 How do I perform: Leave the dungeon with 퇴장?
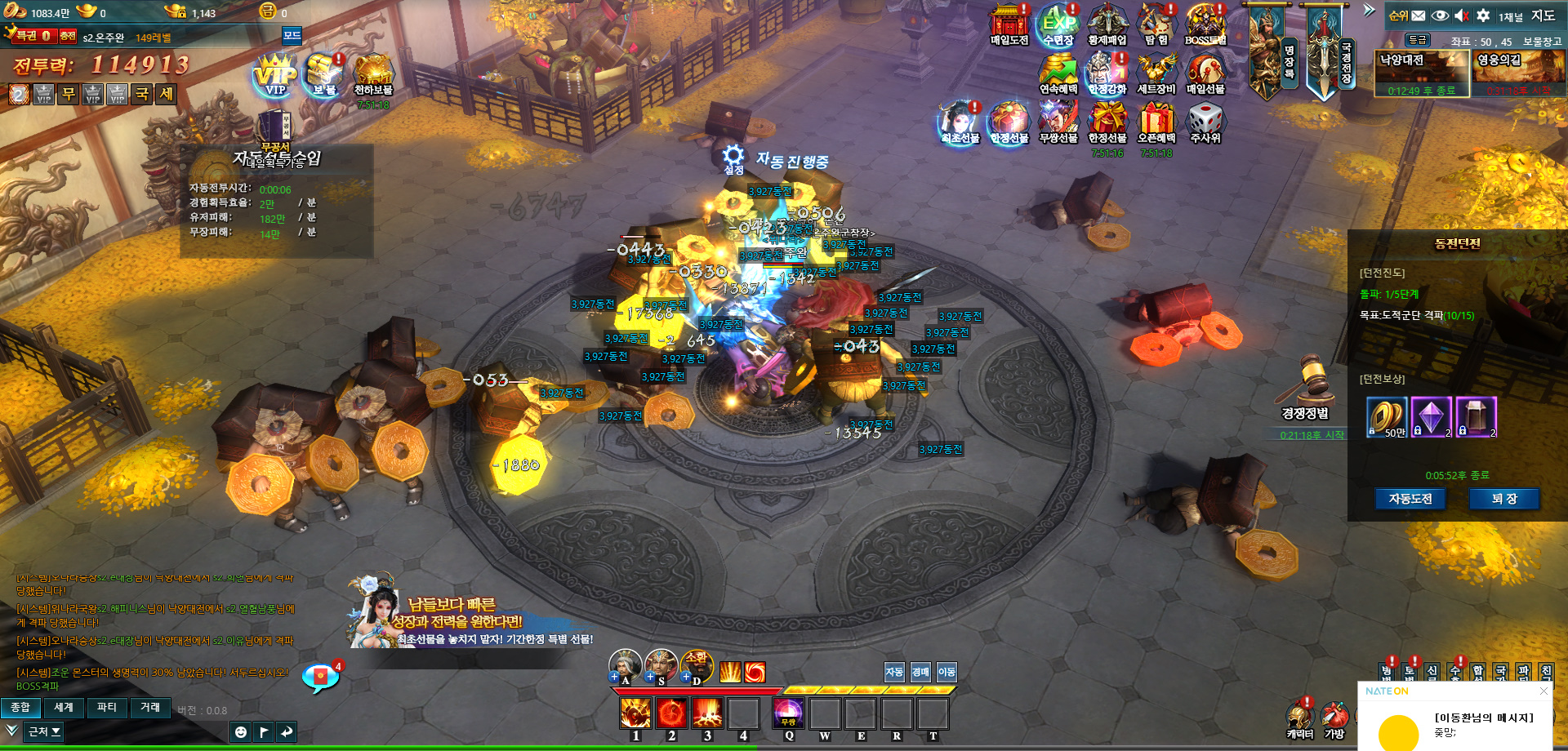point(1503,499)
